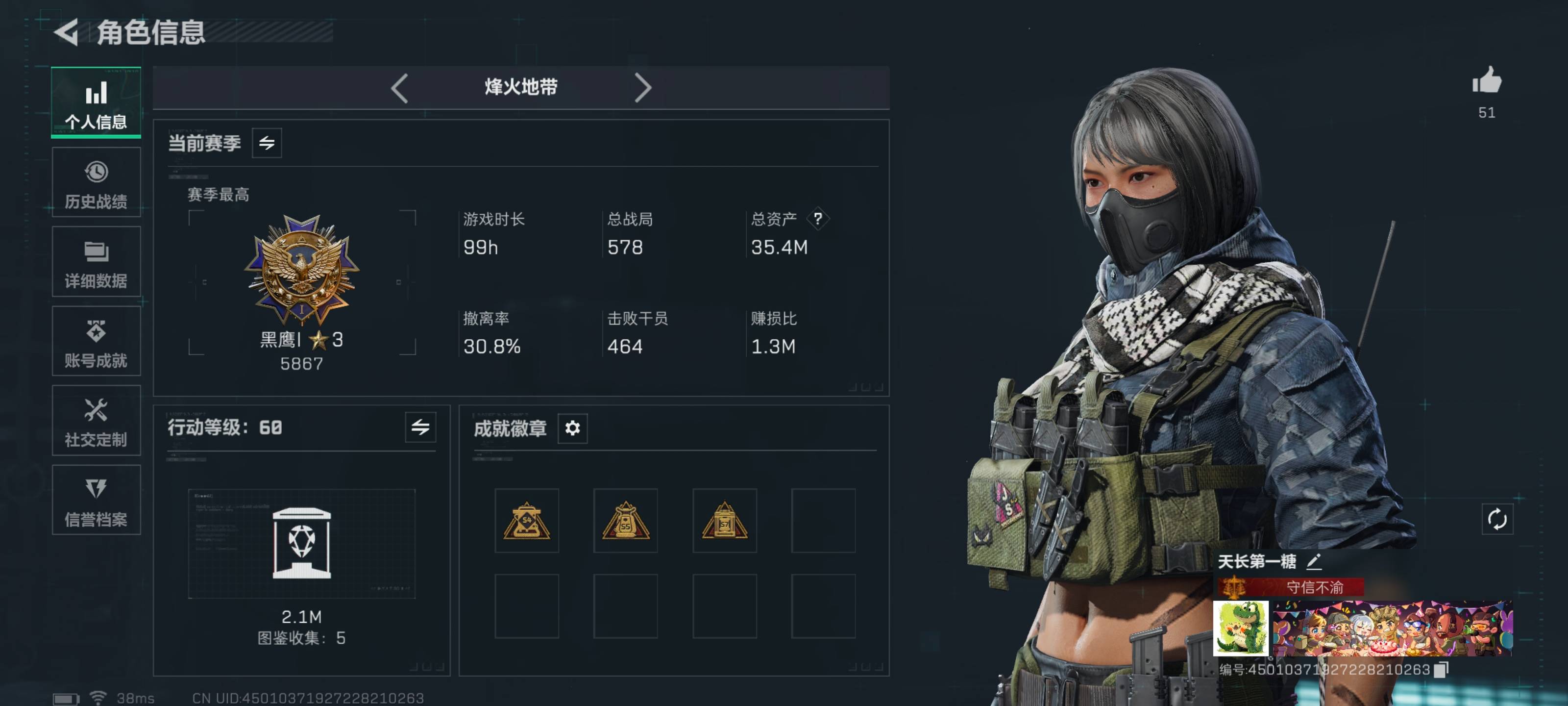Toggle the 当前赛季 season swap button
The height and width of the screenshot is (706, 1568).
[267, 143]
